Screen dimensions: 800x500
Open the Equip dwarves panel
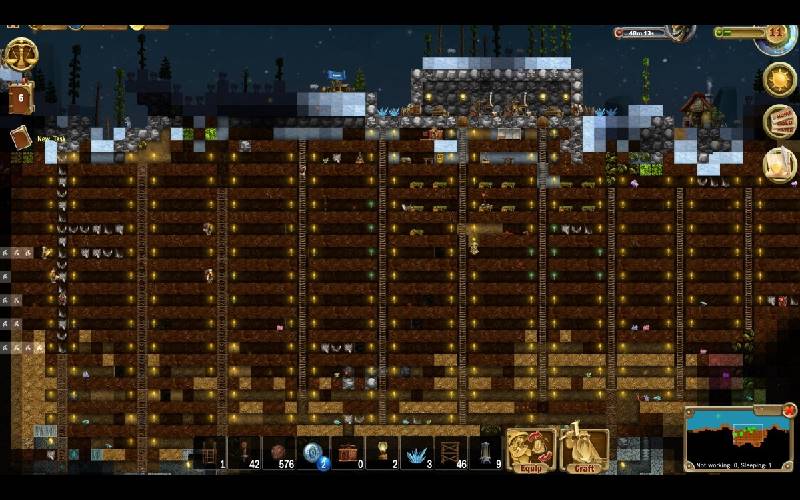pos(529,450)
